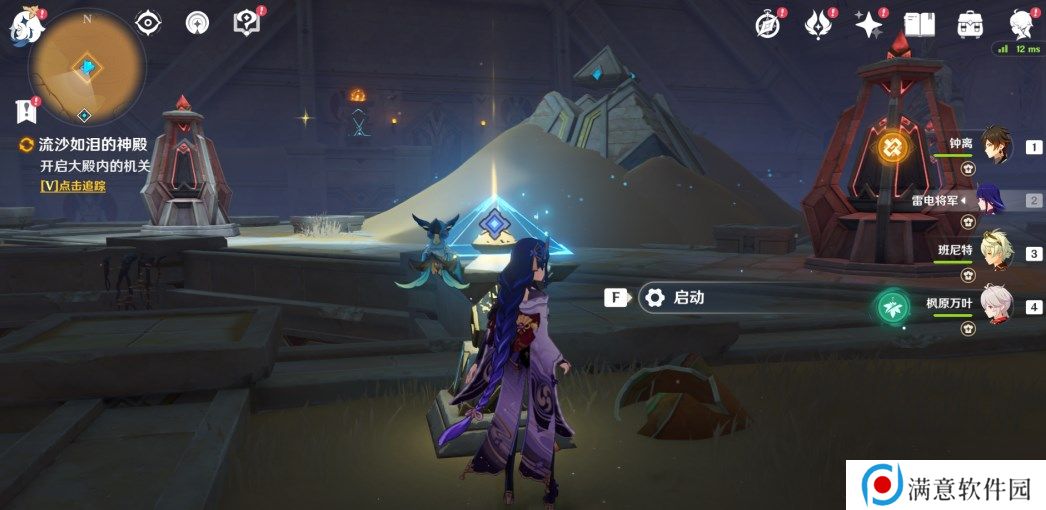Open the four-point star wish icon
This screenshot has width=1046, height=510.
(867, 24)
